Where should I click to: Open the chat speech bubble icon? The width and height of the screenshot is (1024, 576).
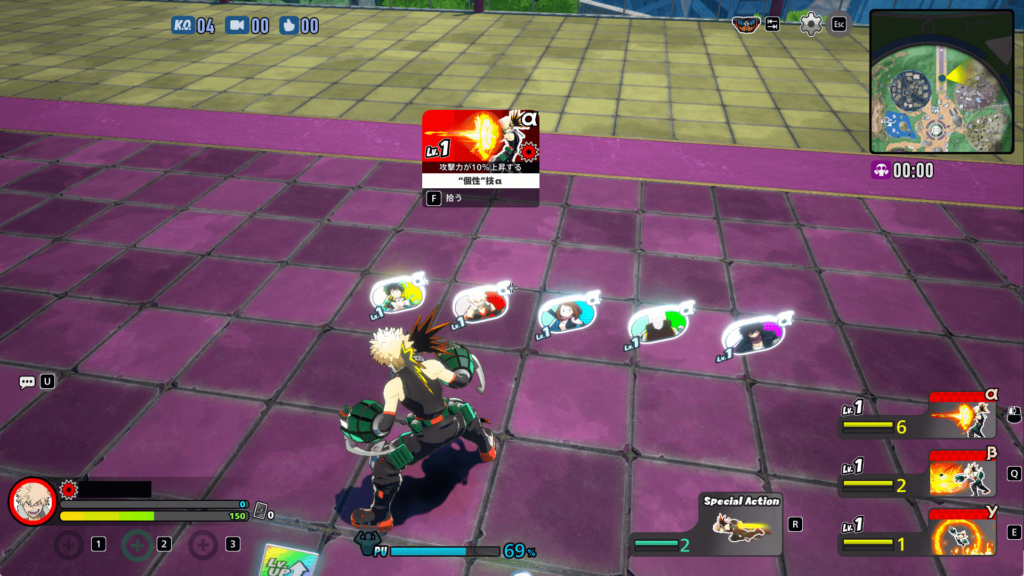pyautogui.click(x=27, y=382)
